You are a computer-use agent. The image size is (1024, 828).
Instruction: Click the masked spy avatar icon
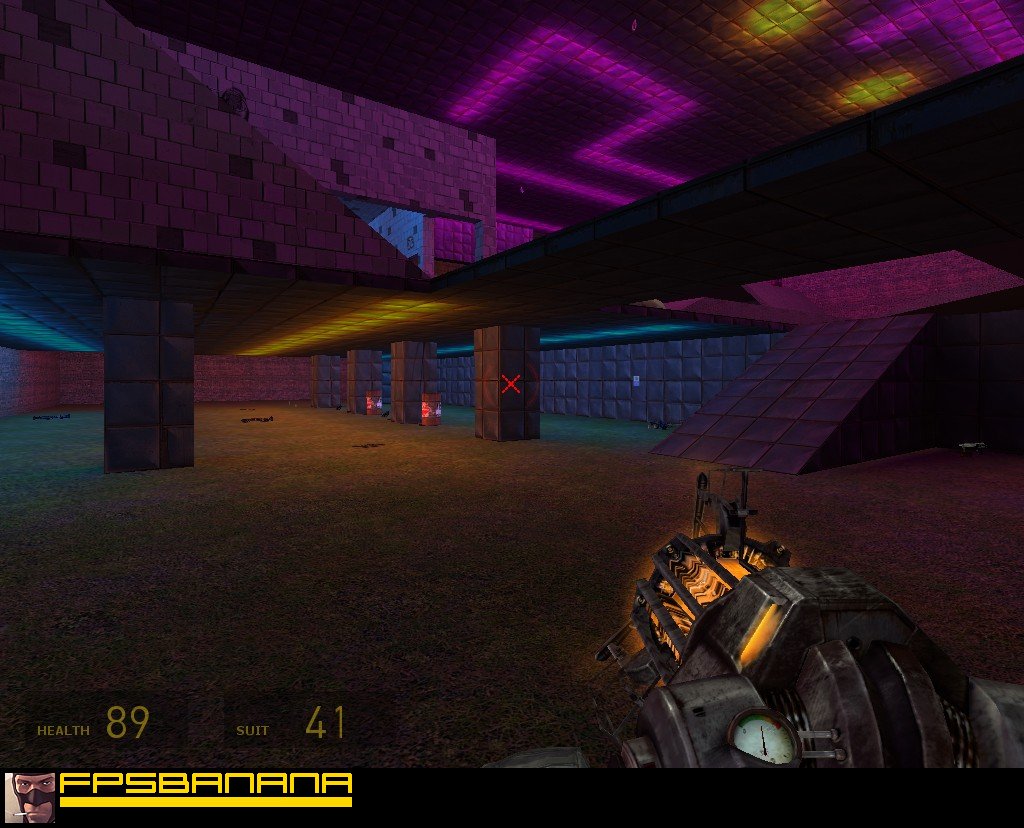tap(29, 797)
